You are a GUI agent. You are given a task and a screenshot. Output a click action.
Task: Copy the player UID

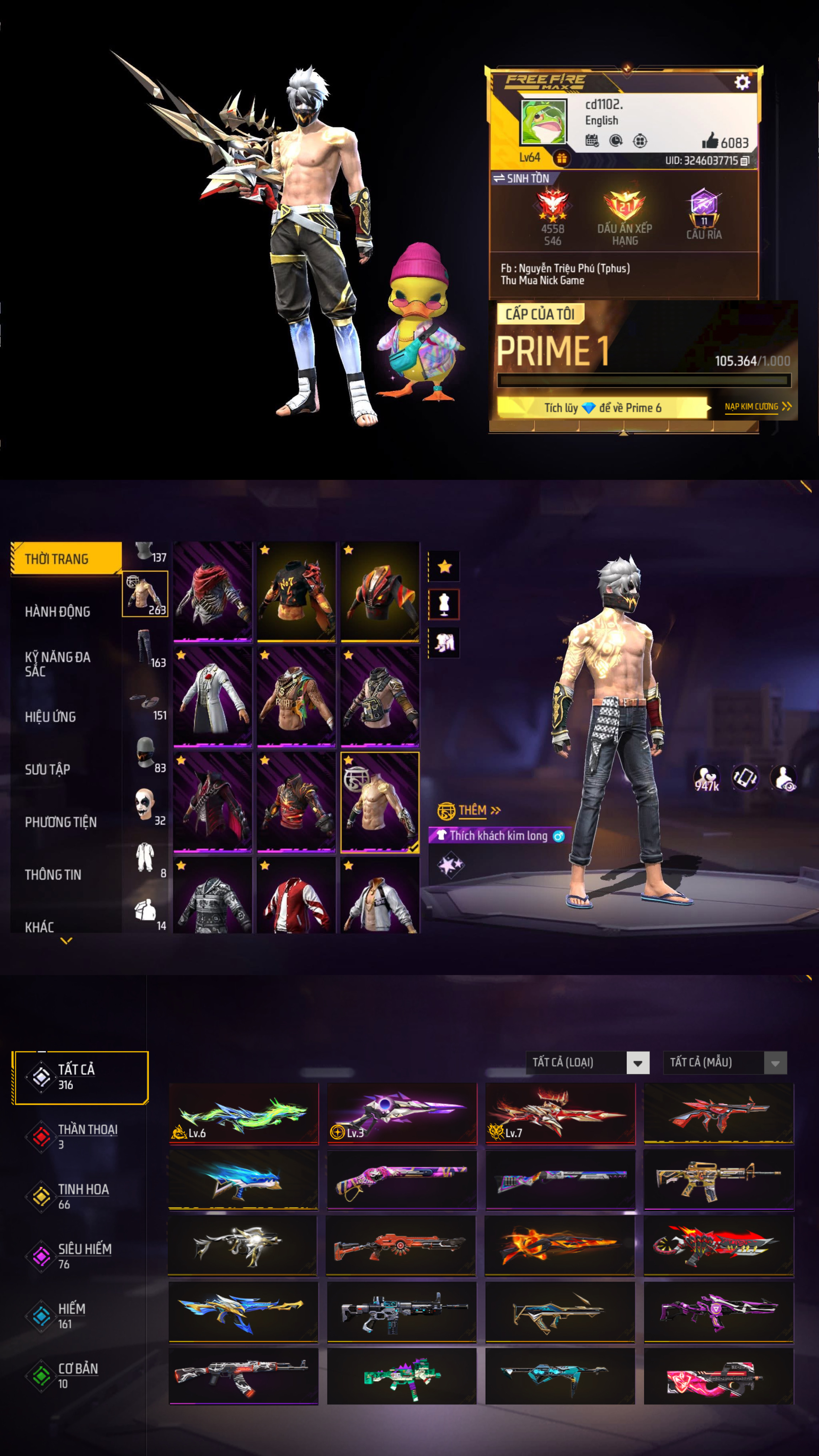pos(745,161)
